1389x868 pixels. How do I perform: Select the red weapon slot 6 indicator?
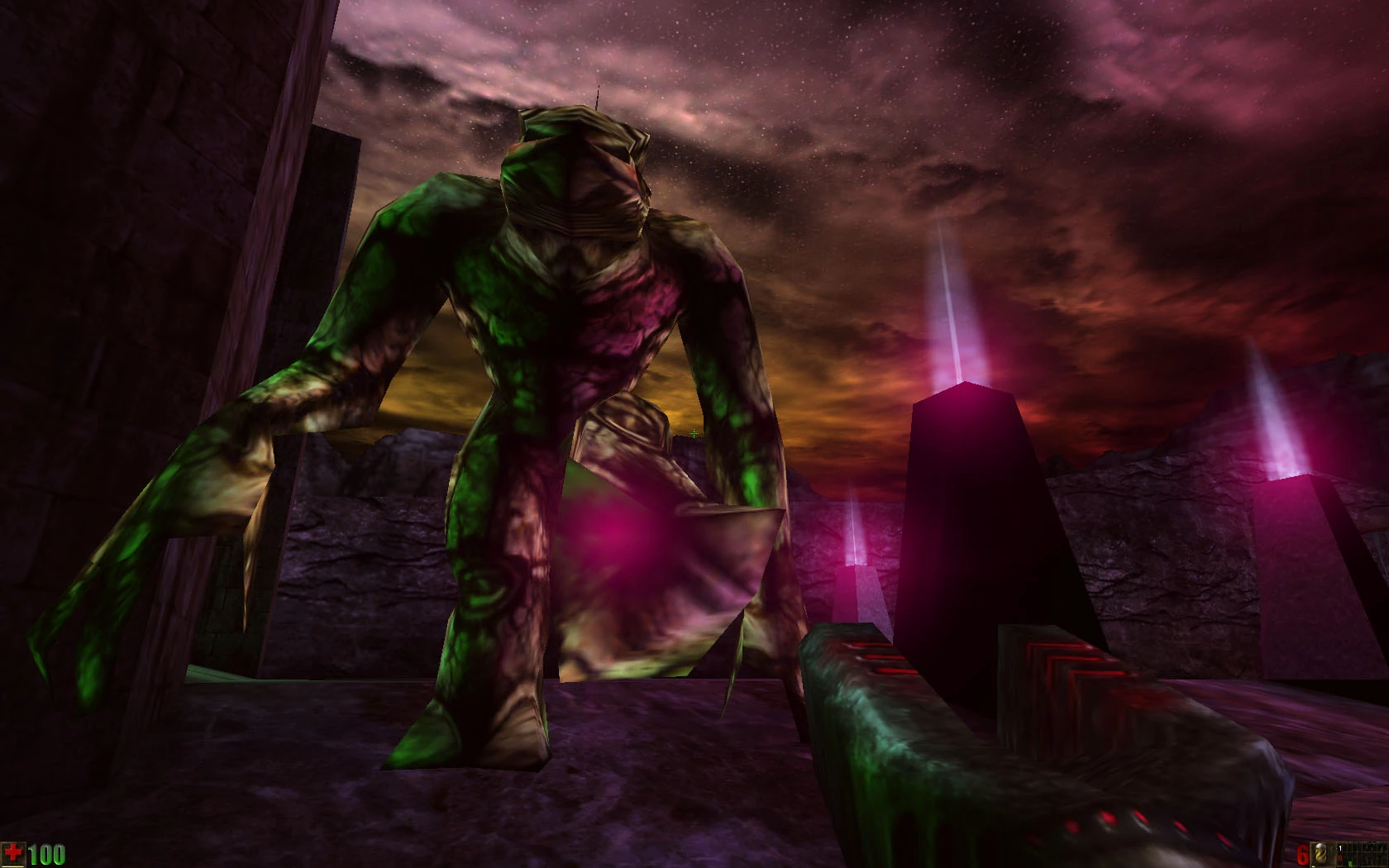[x=1339, y=857]
